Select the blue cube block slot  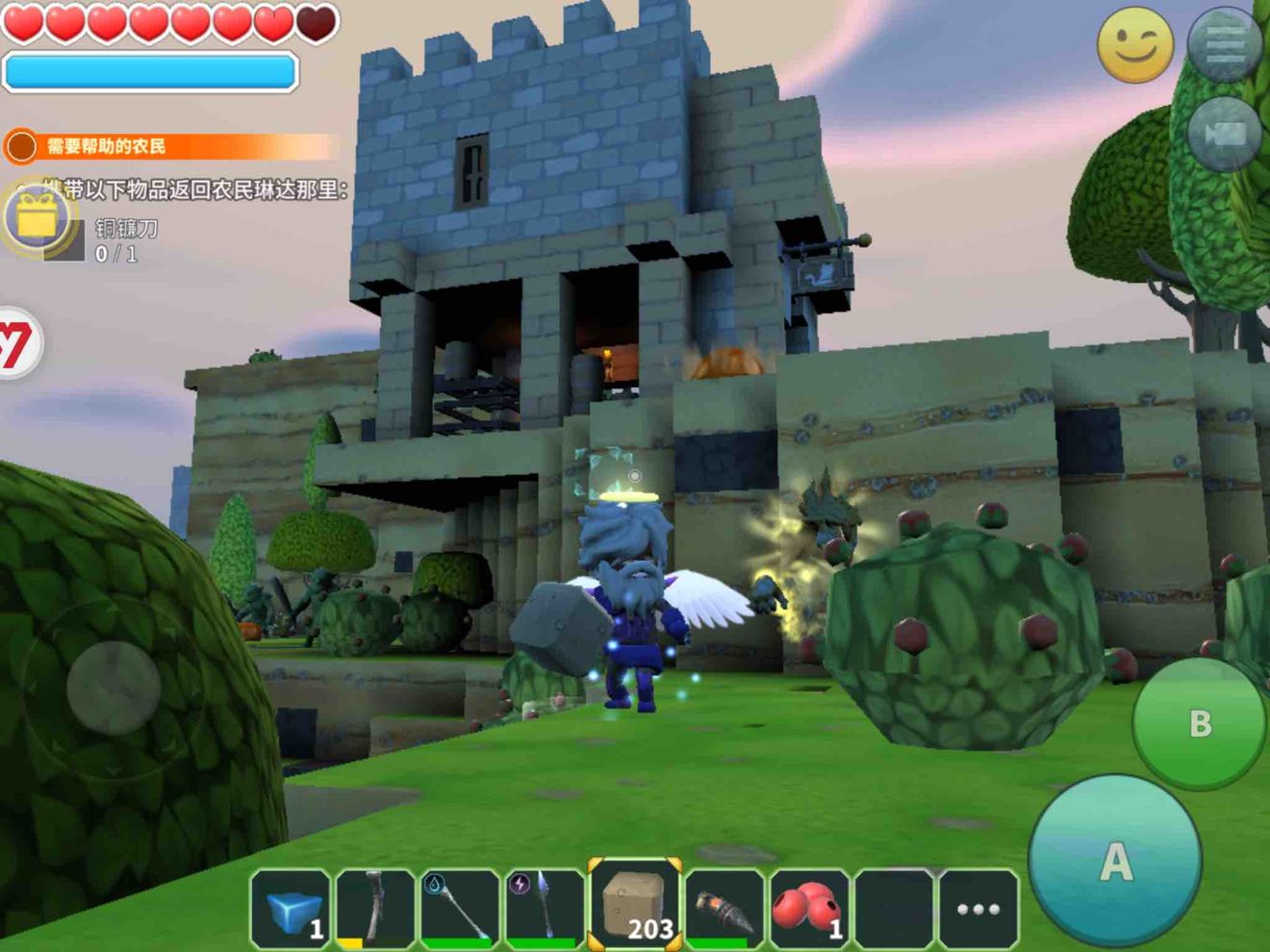(292, 909)
